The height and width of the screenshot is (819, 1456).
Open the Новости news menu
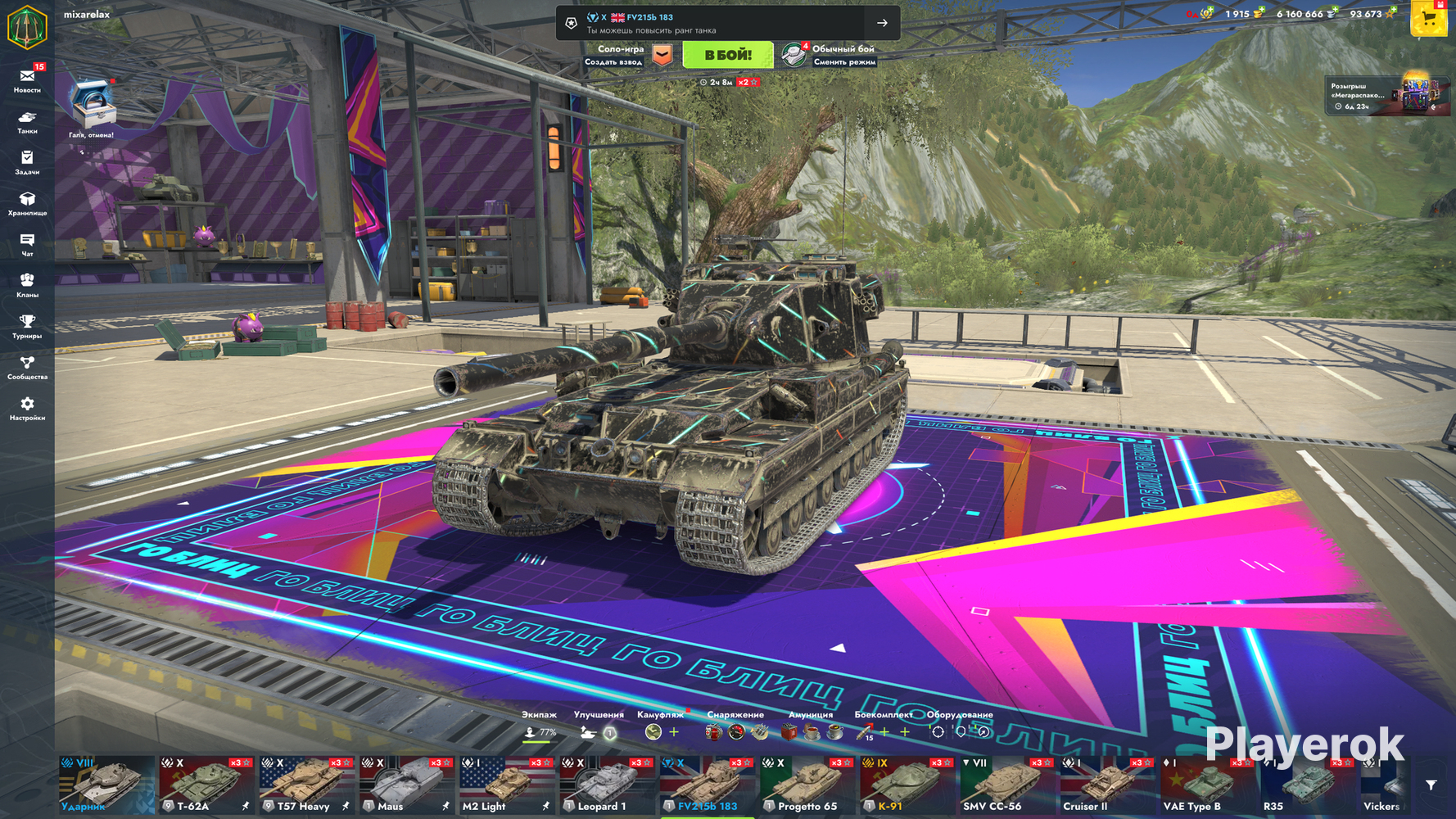click(27, 79)
